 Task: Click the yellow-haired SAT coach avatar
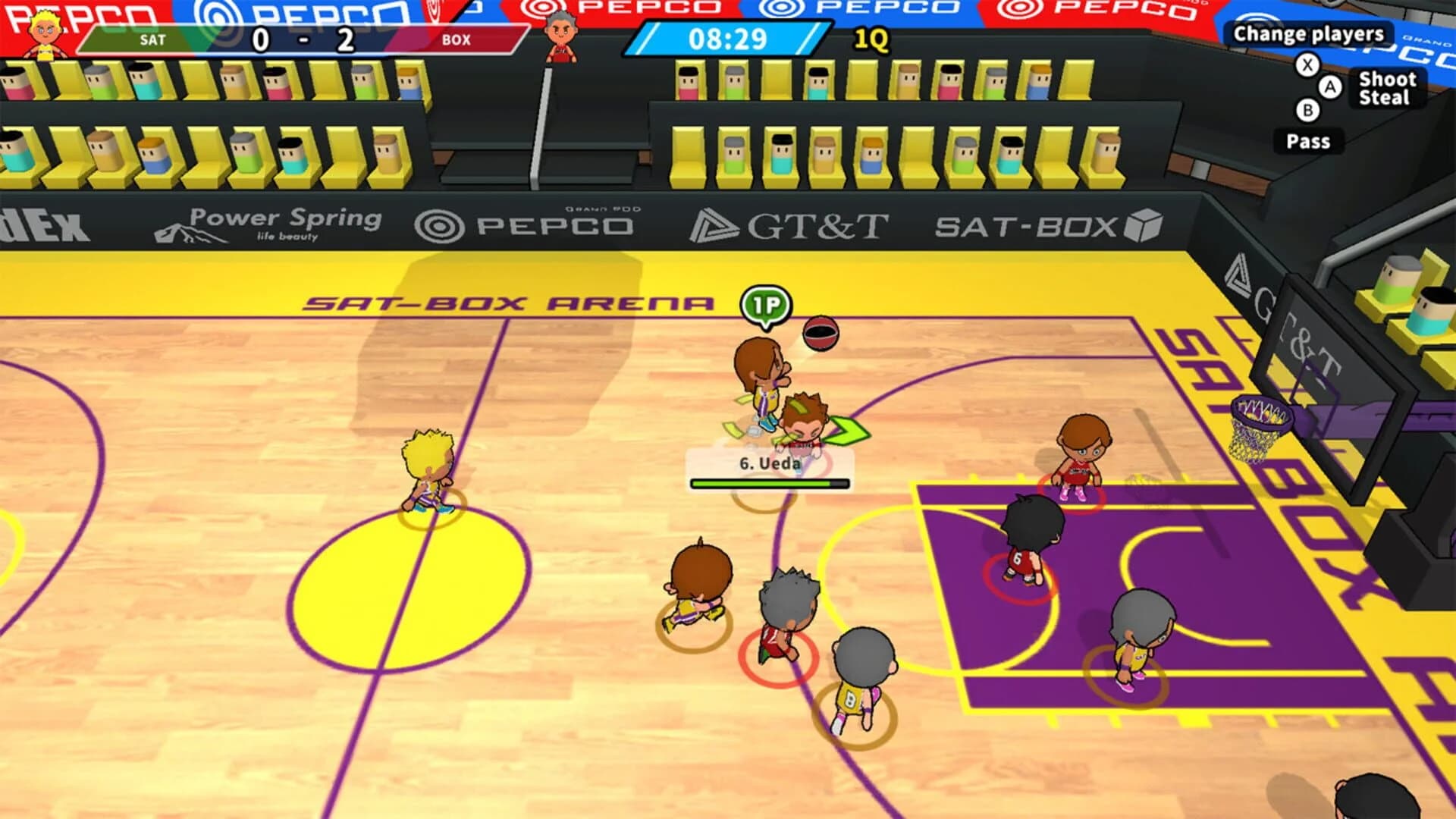pos(43,32)
